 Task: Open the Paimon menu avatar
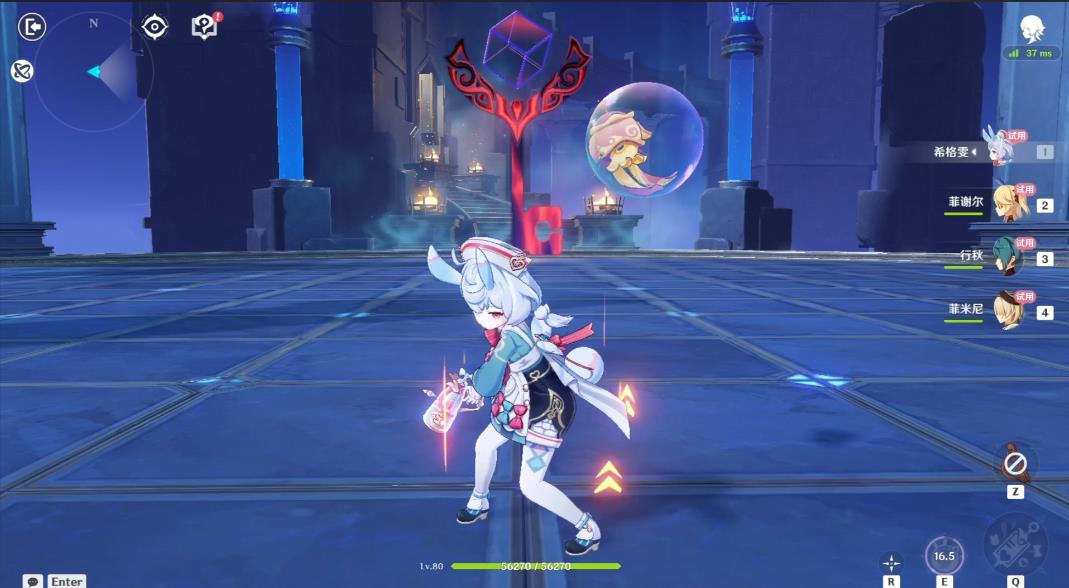click(1032, 28)
